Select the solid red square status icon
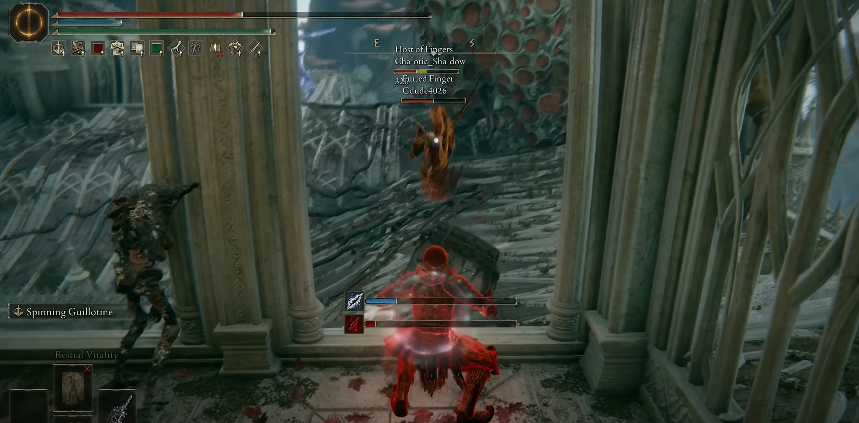This screenshot has height=423, width=859. coord(98,47)
